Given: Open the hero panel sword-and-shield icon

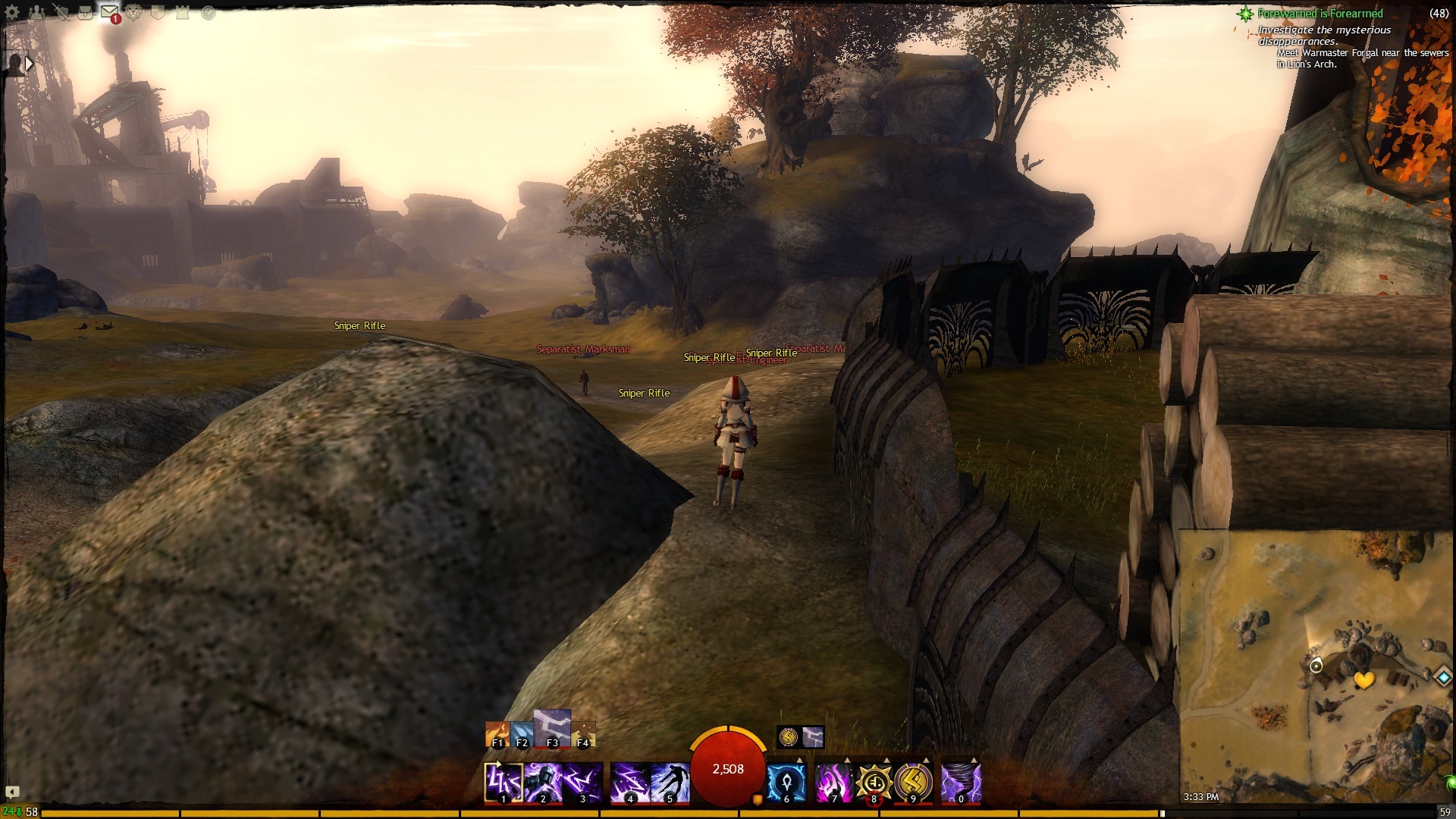Looking at the screenshot, I should click(x=61, y=13).
